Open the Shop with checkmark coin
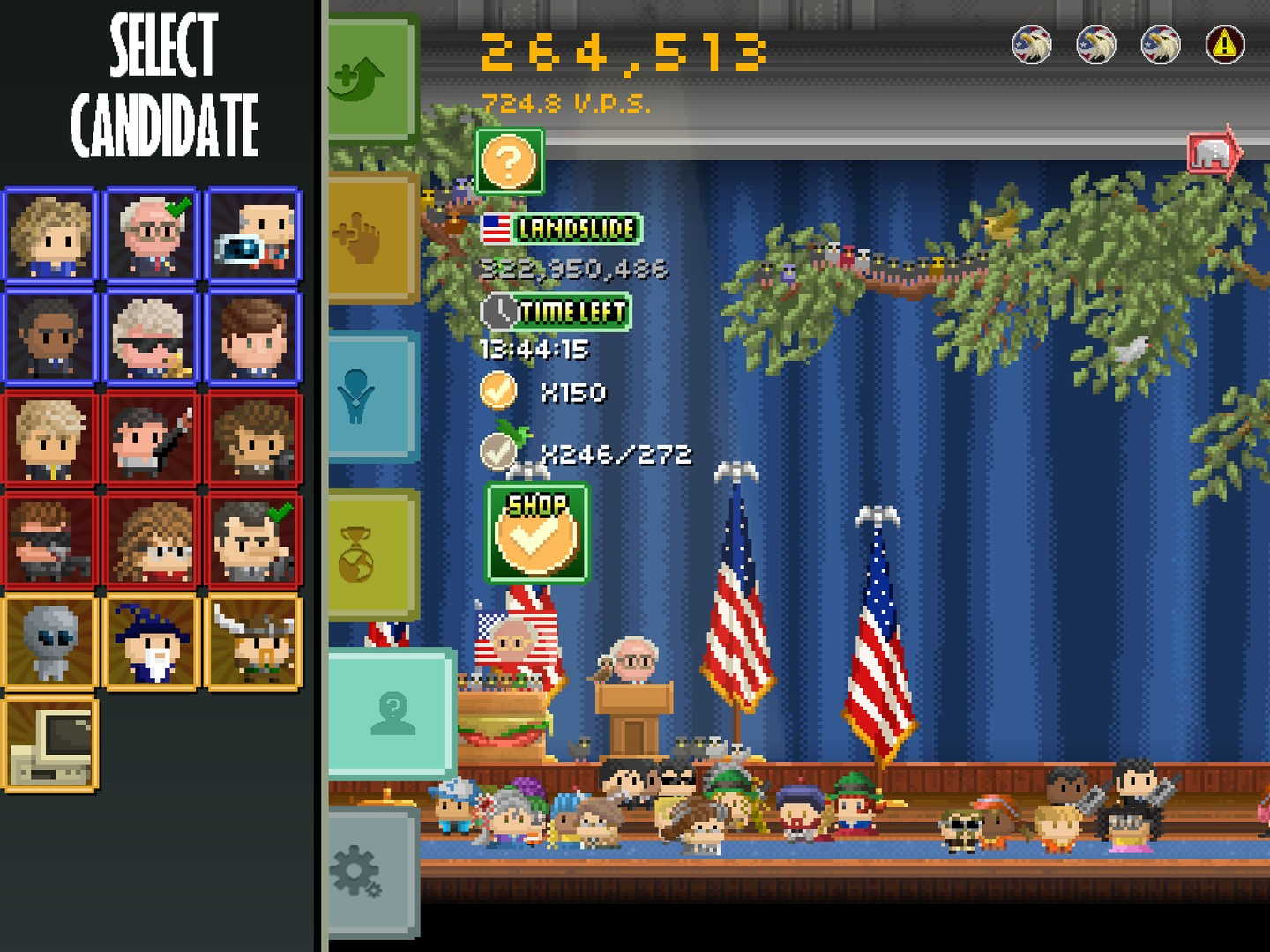Image resolution: width=1270 pixels, height=952 pixels. click(x=536, y=533)
